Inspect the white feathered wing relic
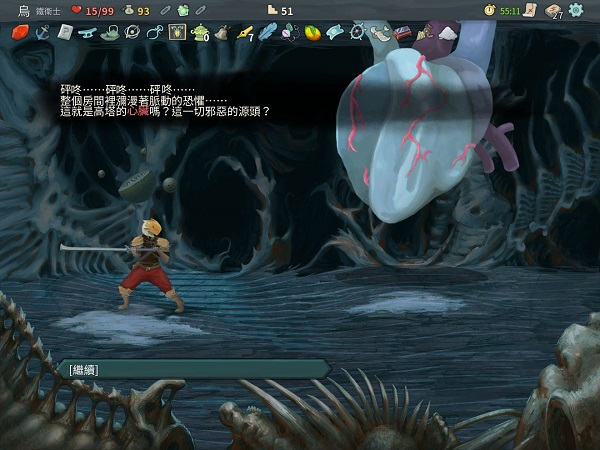 (x=380, y=32)
